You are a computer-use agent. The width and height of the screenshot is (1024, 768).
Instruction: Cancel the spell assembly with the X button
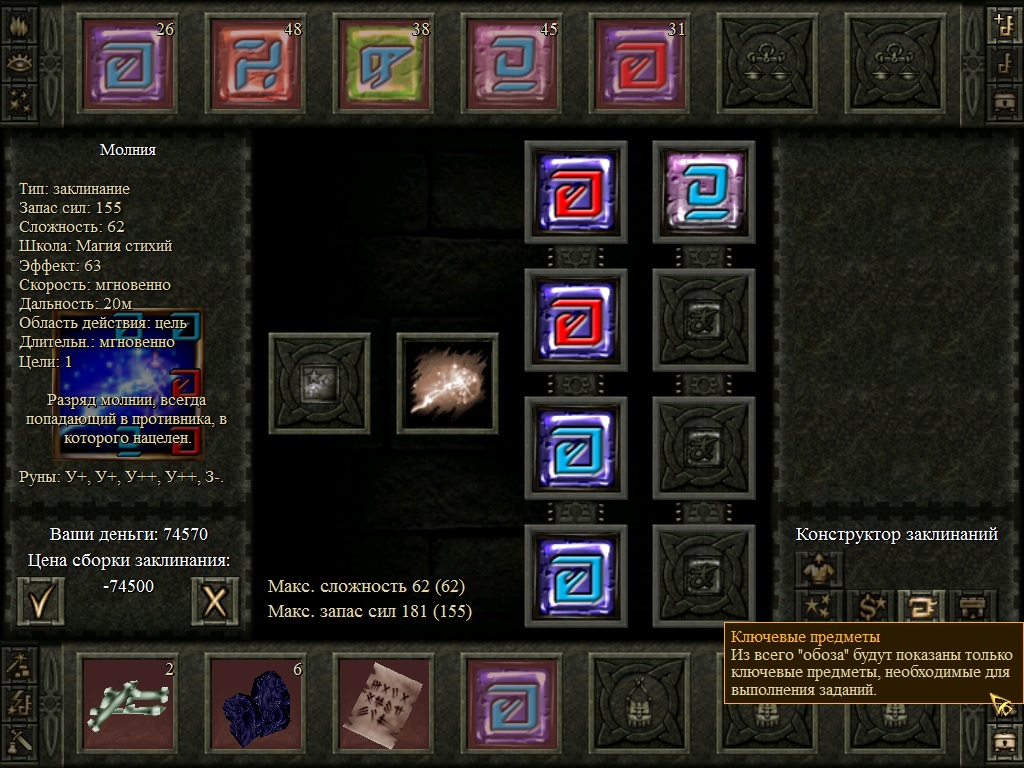pyautogui.click(x=215, y=601)
